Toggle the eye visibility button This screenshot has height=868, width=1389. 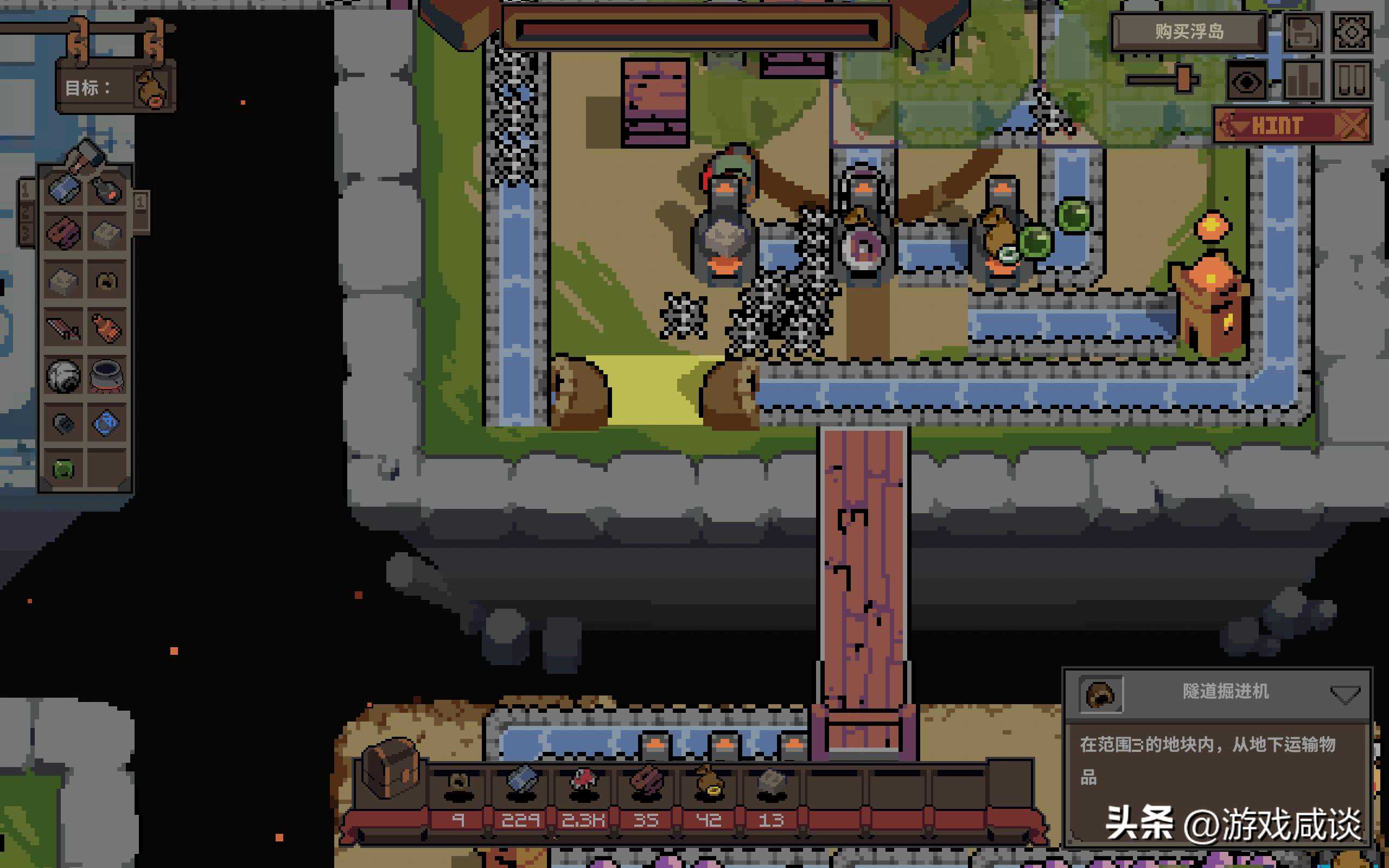(1246, 81)
